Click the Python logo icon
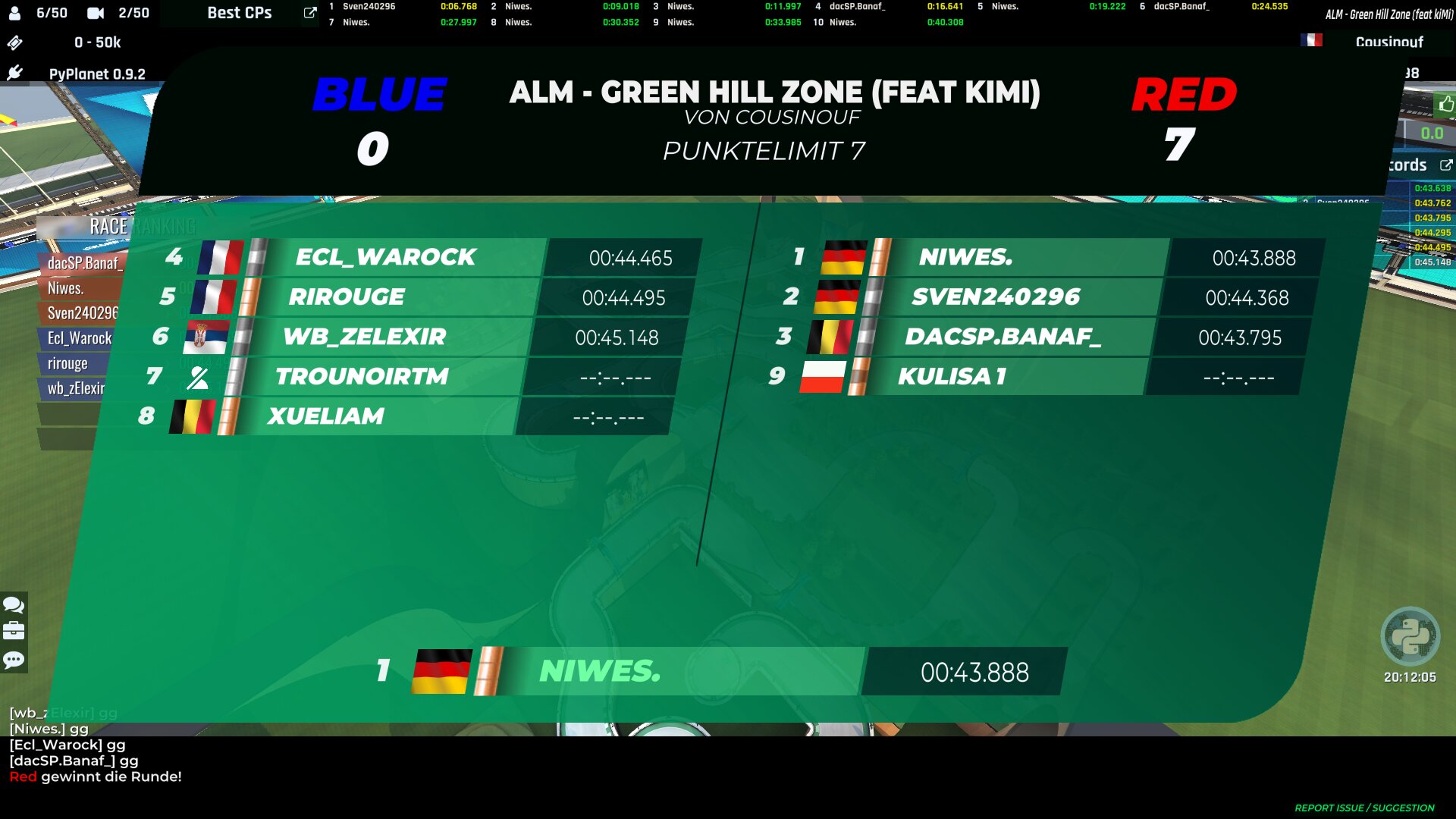Screen dimensions: 1456x819 pyautogui.click(x=1410, y=636)
